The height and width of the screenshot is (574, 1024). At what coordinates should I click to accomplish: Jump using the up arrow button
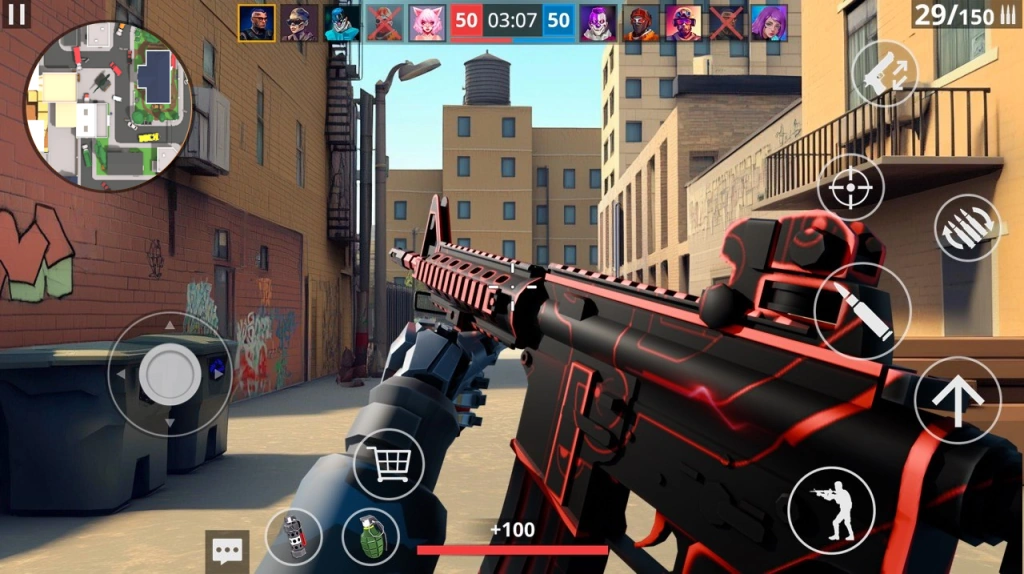coord(957,399)
